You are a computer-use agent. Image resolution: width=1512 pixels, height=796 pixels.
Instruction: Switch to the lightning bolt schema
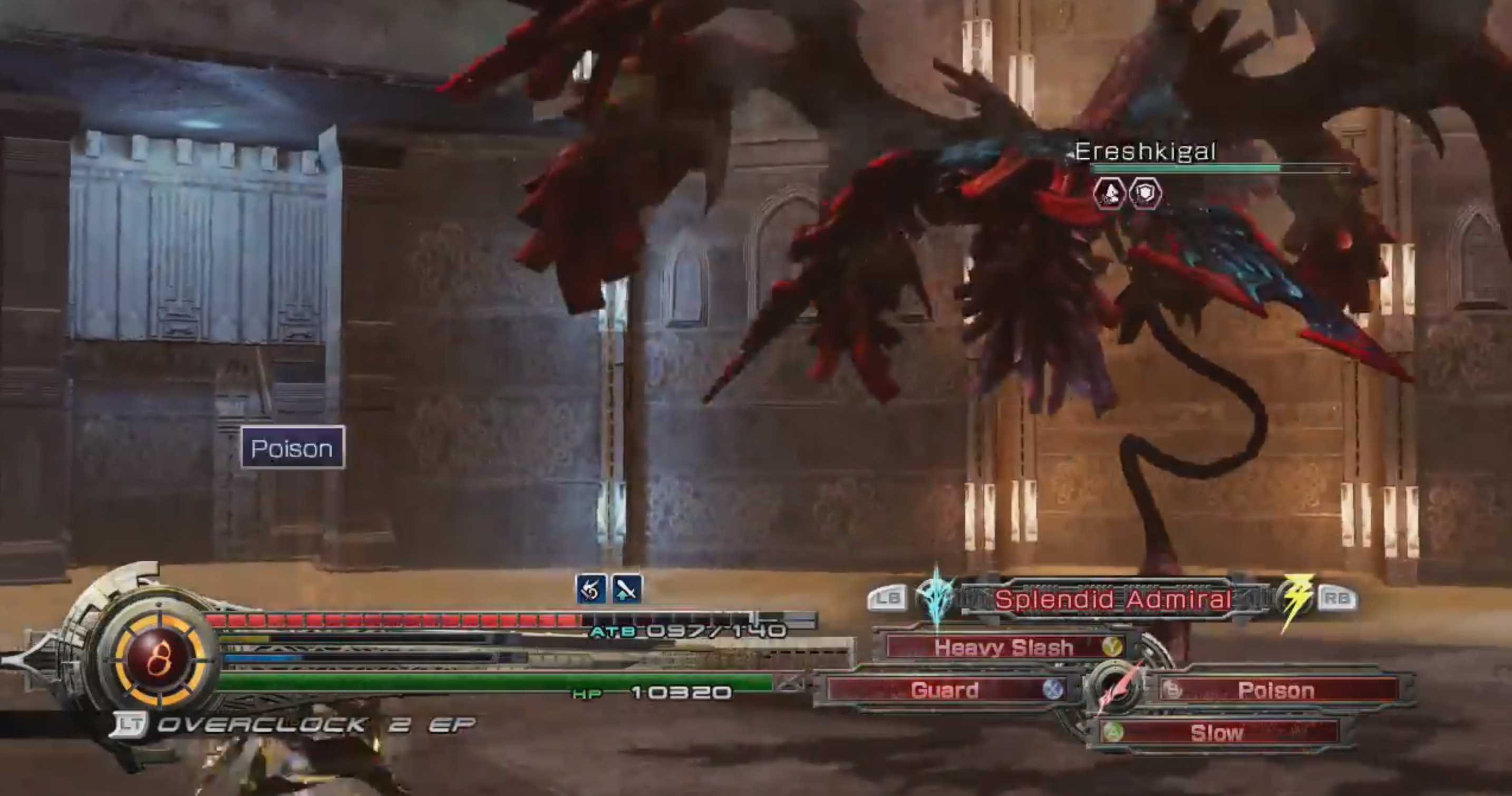coord(1295,599)
